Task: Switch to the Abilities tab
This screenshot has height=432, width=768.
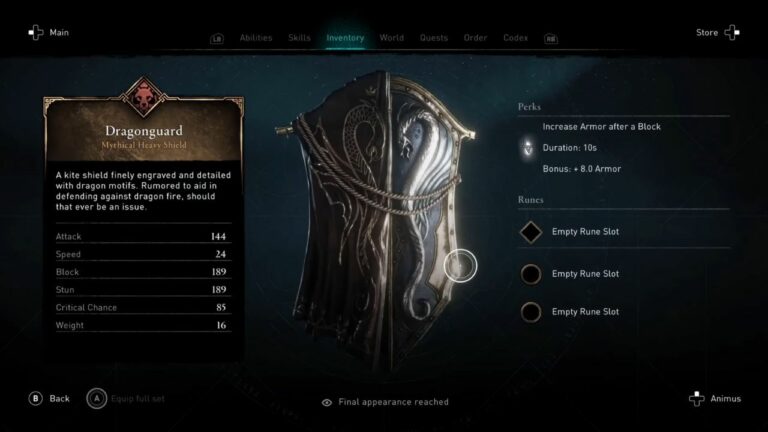Action: tap(256, 38)
